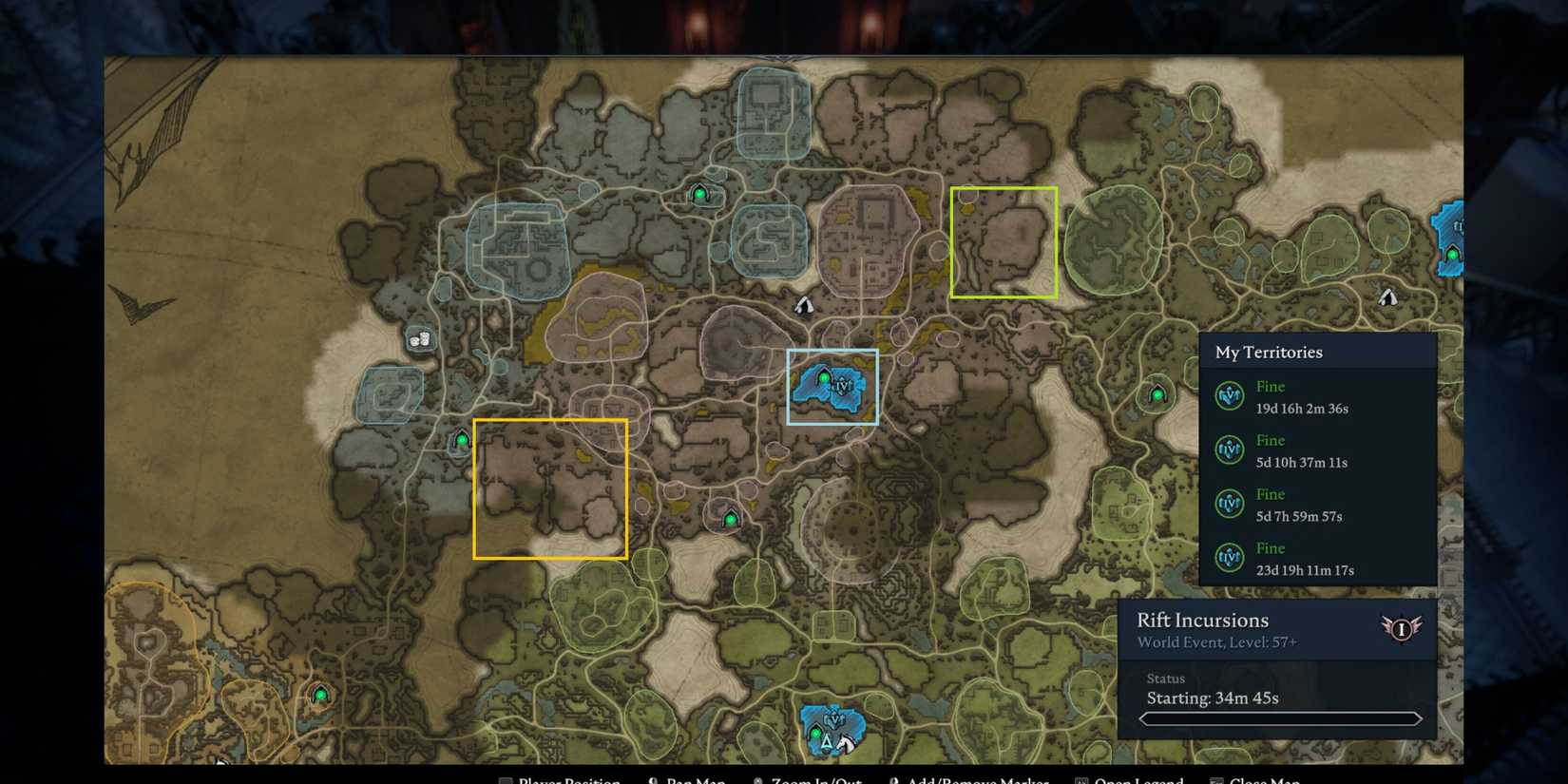Click the green waygate icon on the right side
This screenshot has height=784, width=1568.
(x=1157, y=392)
